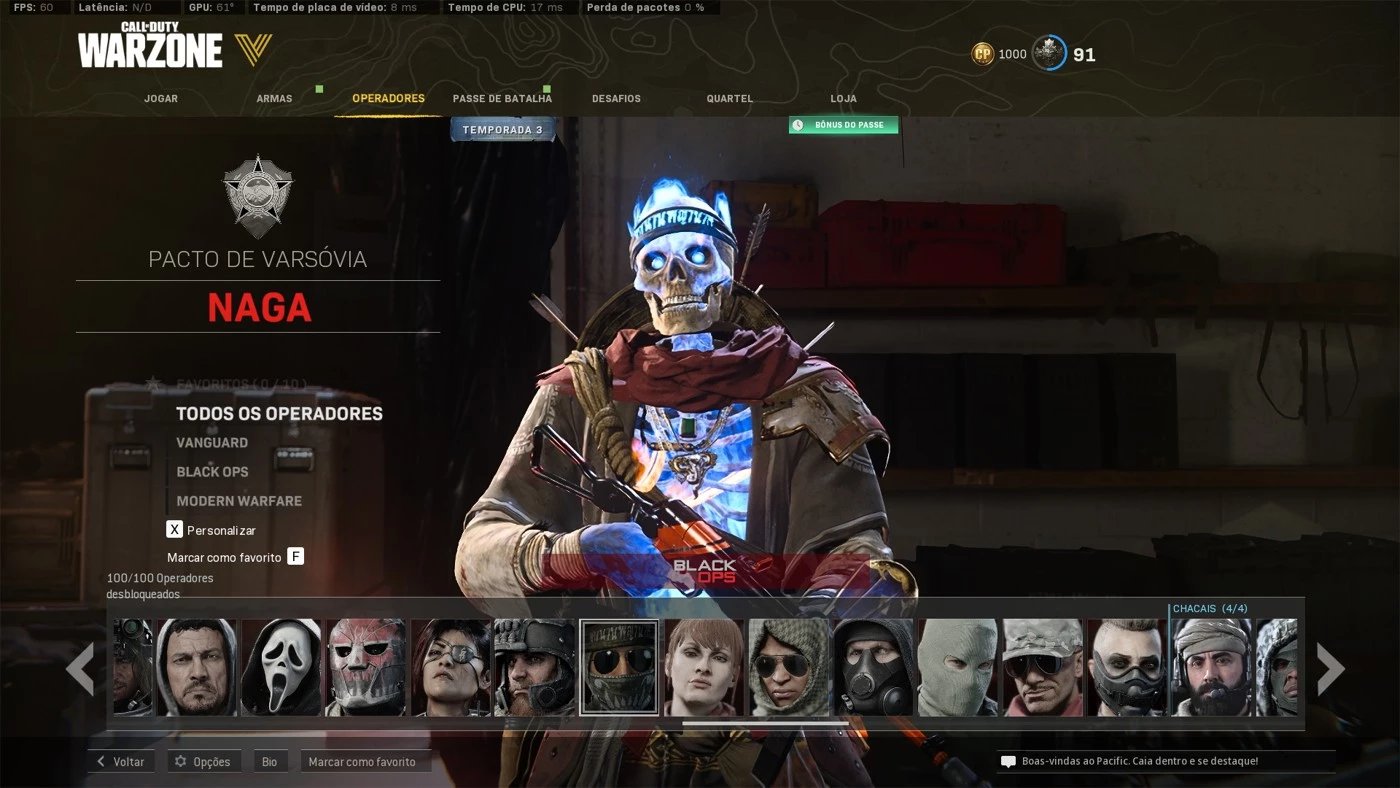Filter operators by the BLACK OPS category
The image size is (1400, 788).
[212, 471]
